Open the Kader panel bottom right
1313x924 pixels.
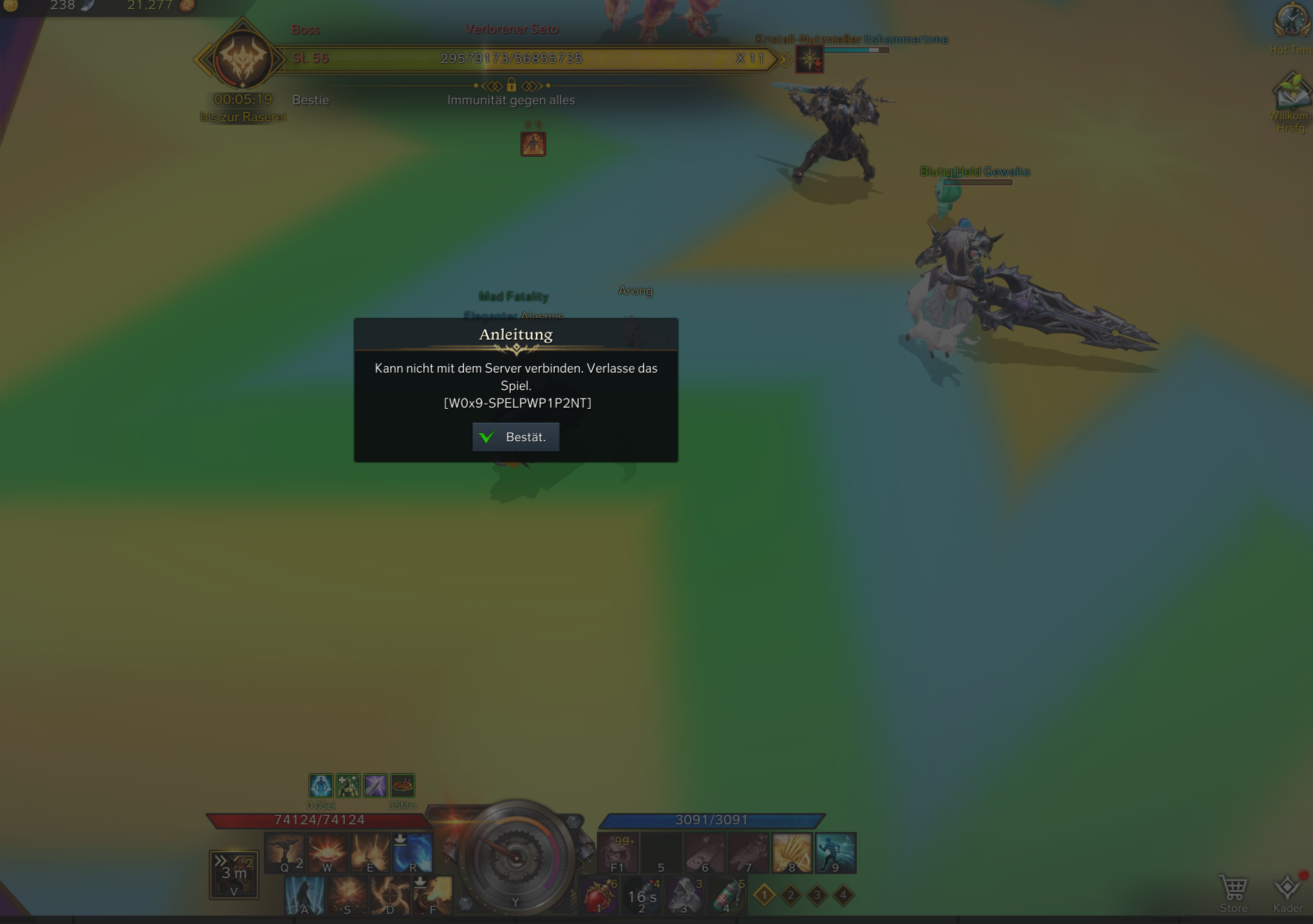coord(1287,888)
